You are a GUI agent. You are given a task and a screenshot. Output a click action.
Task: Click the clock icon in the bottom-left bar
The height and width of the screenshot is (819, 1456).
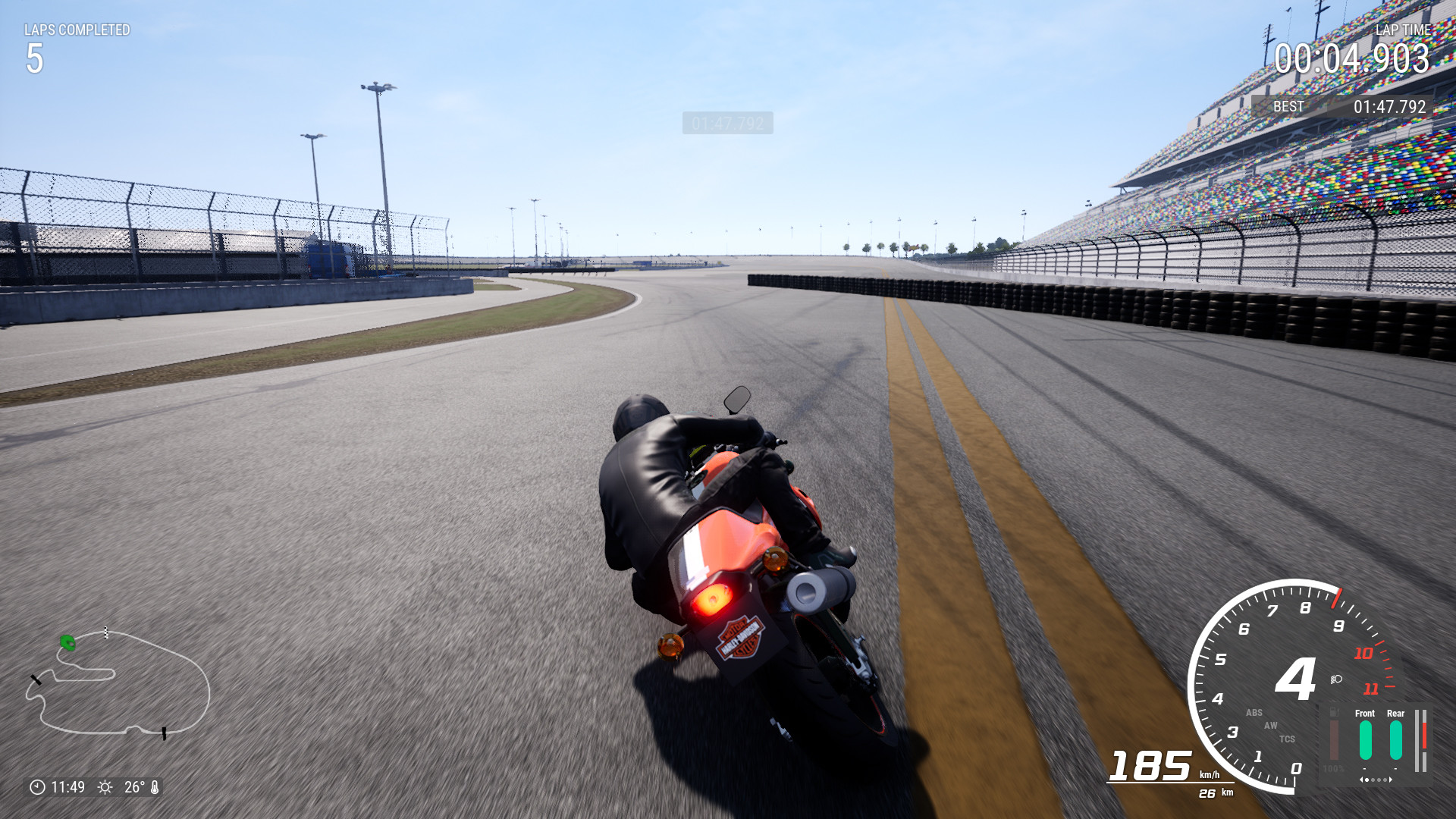36,786
